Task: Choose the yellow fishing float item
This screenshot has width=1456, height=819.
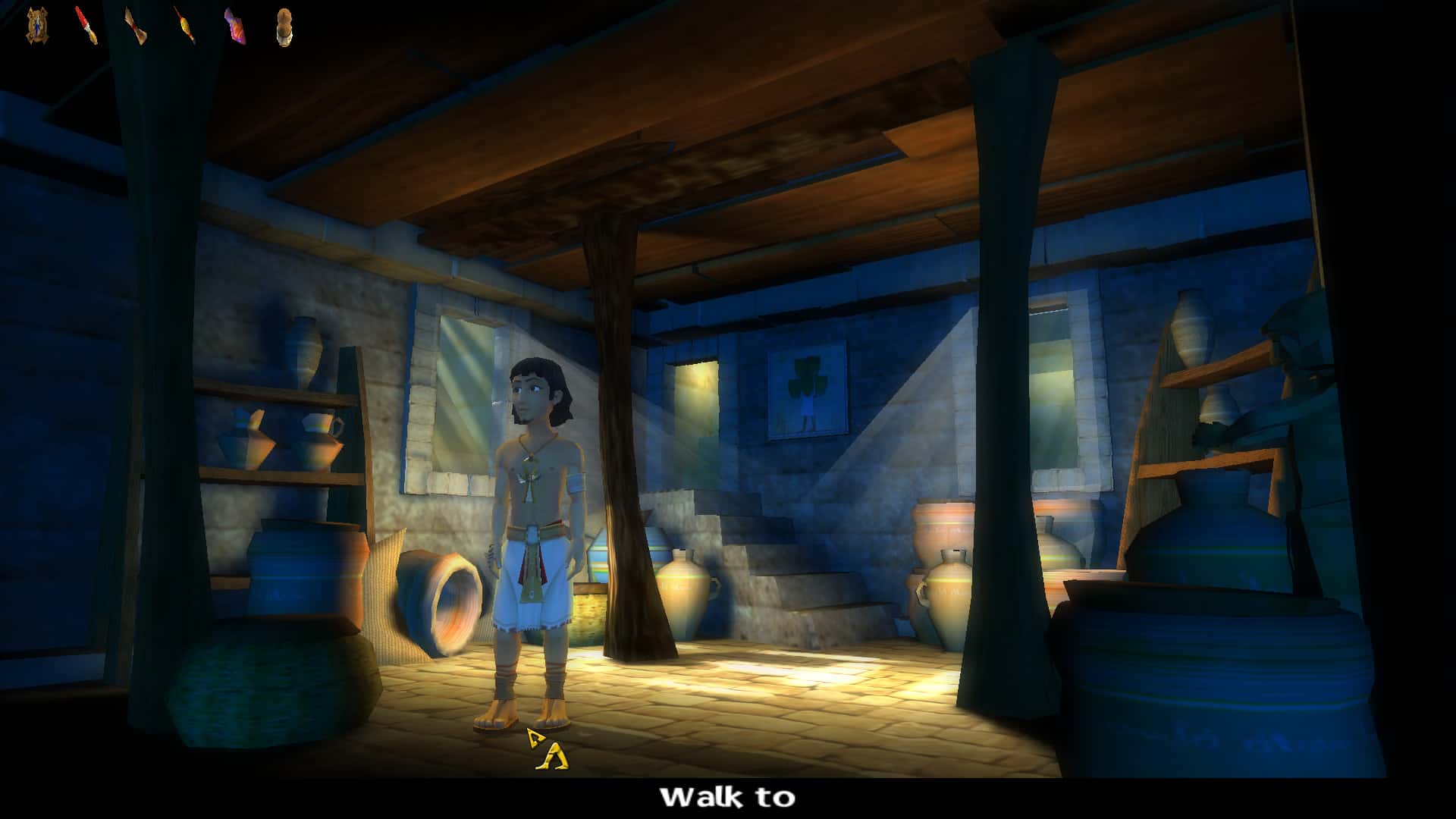Action: (x=184, y=26)
